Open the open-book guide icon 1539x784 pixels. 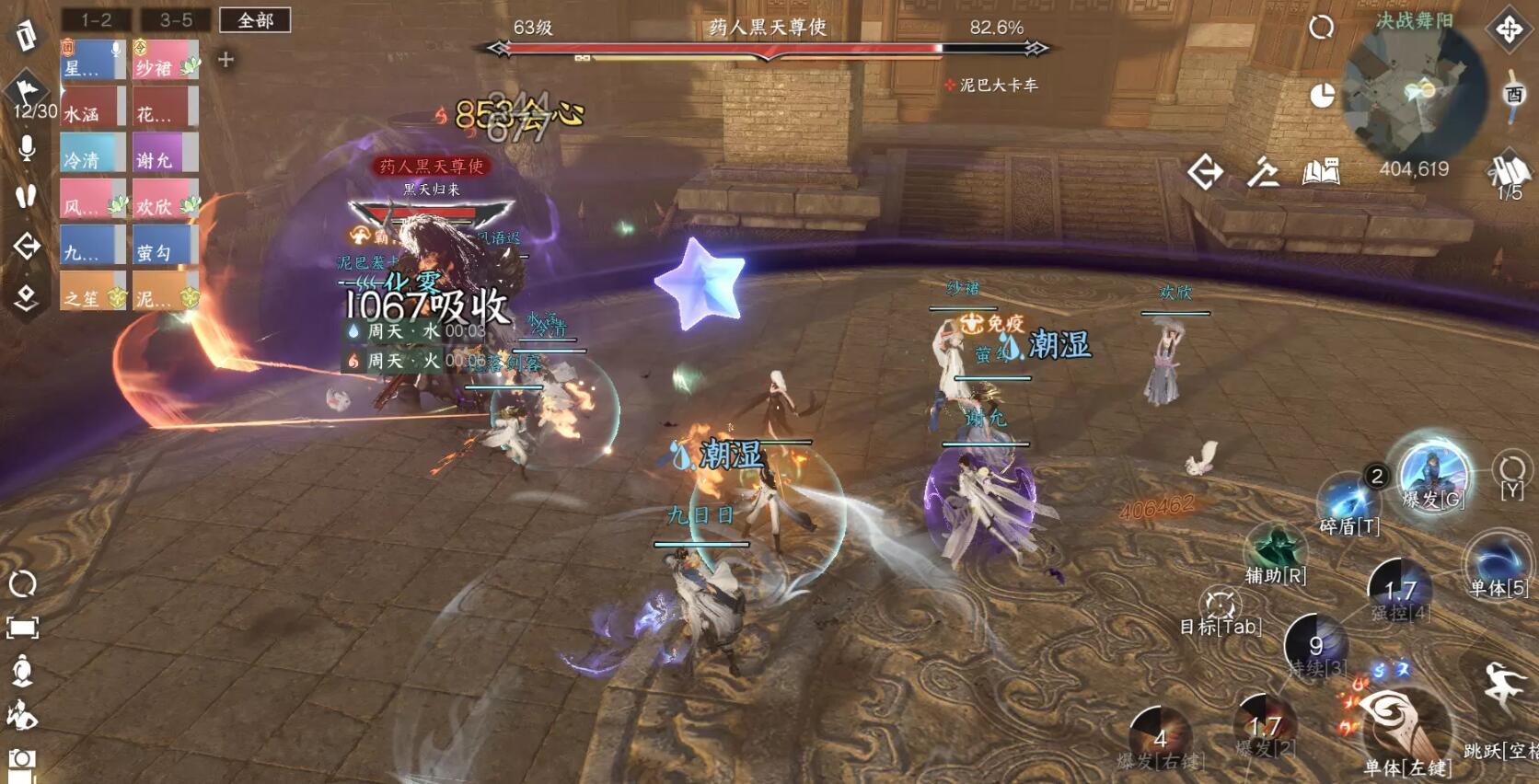[1321, 171]
